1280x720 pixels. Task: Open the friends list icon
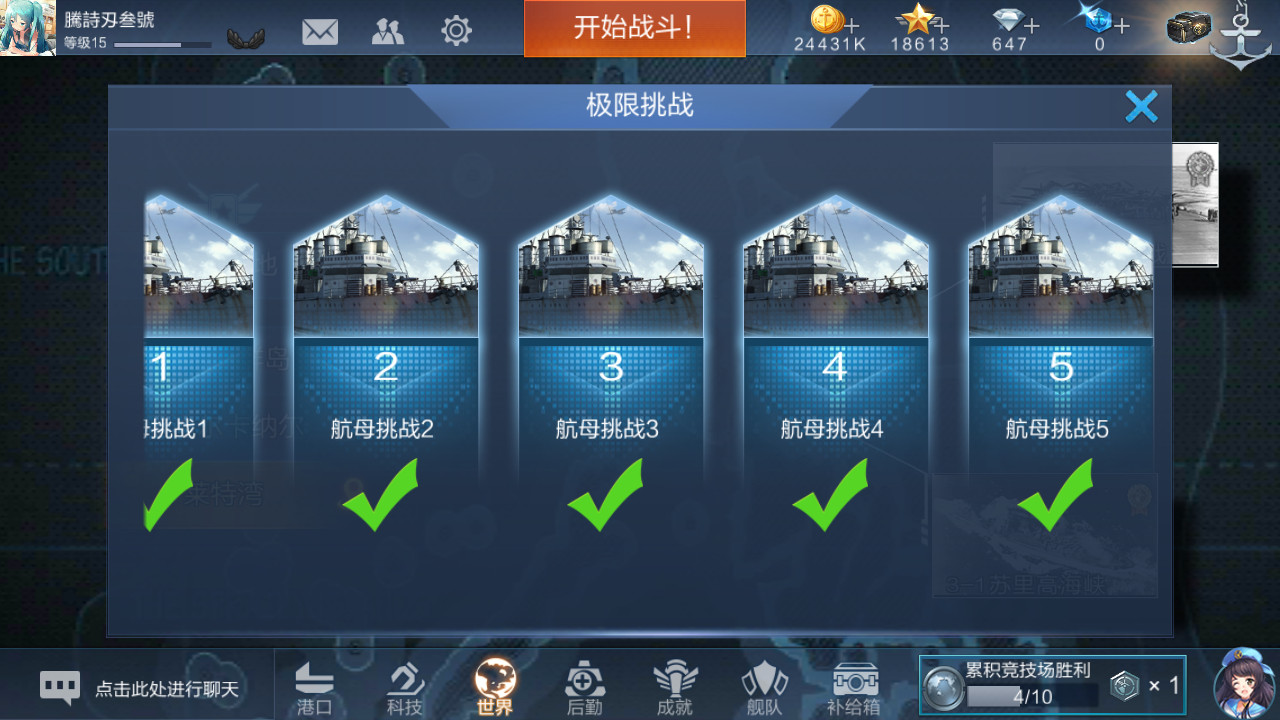(x=388, y=31)
